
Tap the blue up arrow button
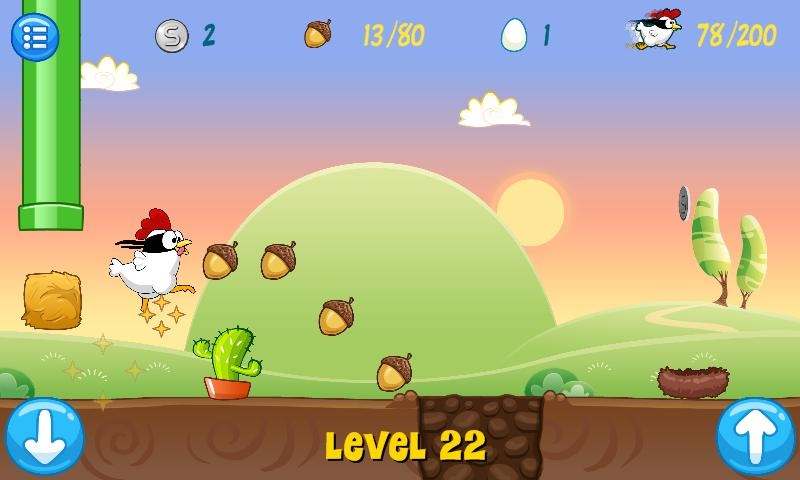(x=755, y=437)
